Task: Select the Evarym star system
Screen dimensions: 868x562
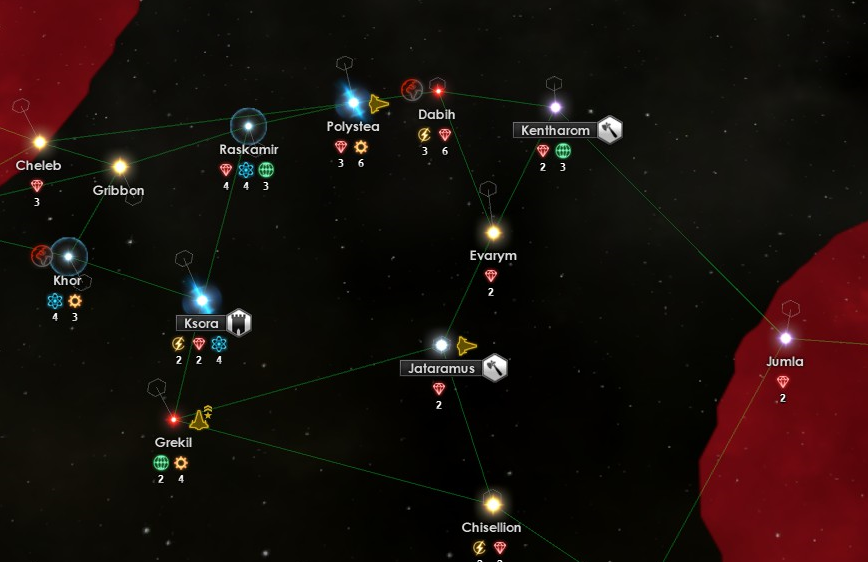Action: (x=493, y=233)
